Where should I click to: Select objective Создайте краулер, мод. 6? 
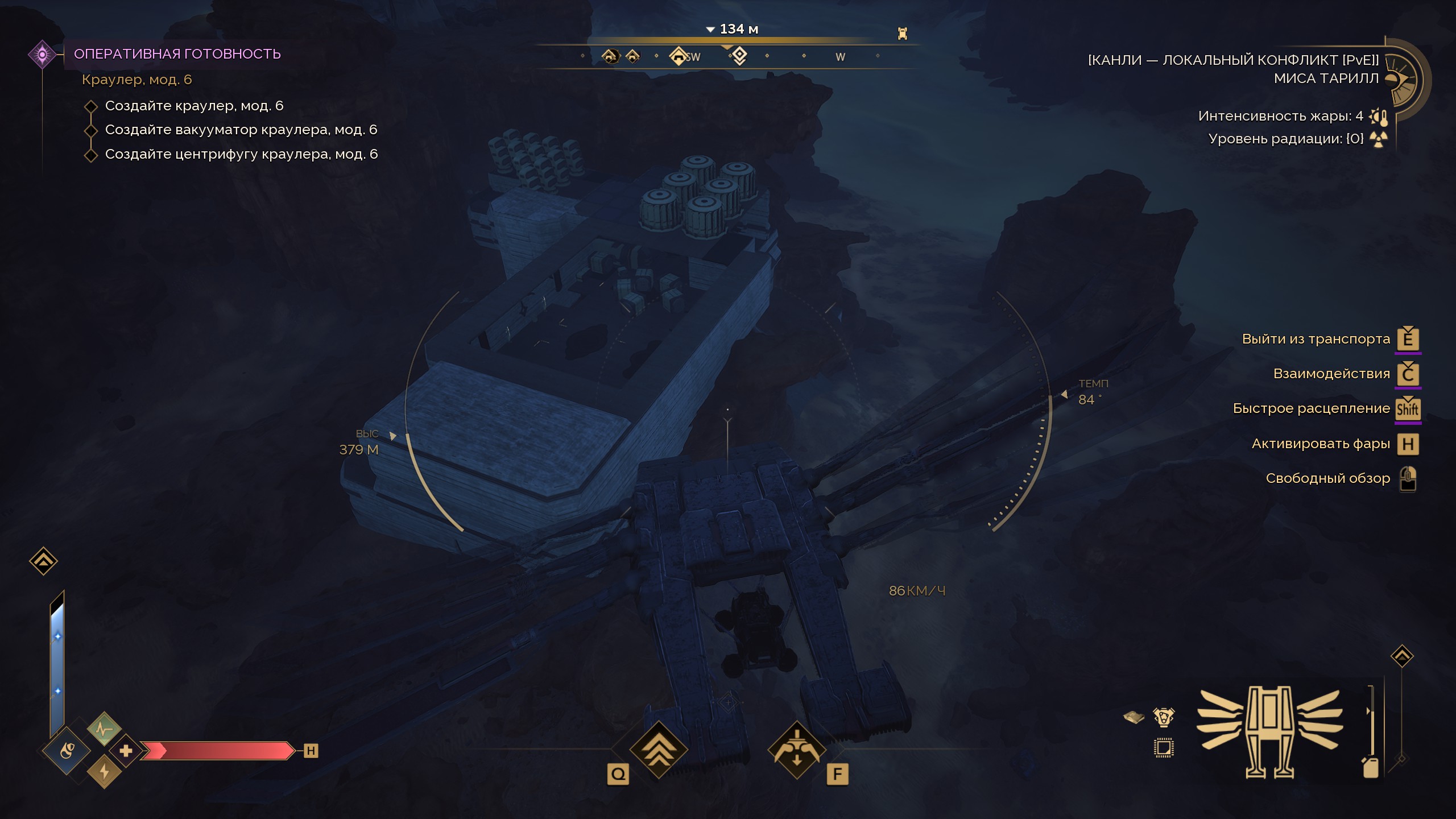click(x=194, y=106)
